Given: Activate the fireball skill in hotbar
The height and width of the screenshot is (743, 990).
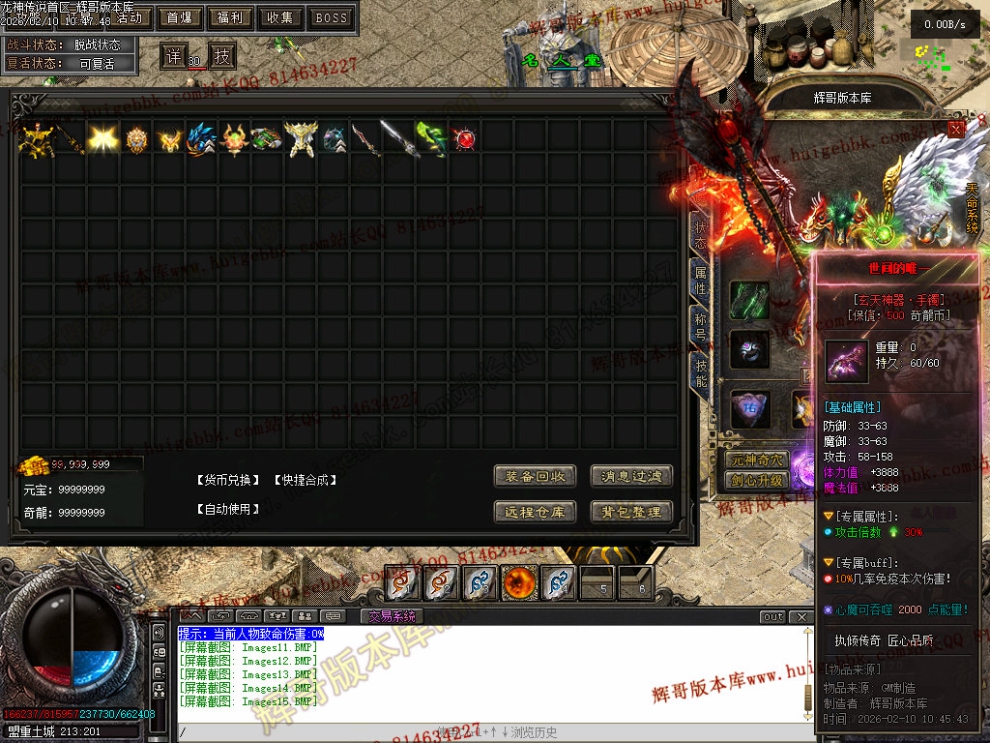Looking at the screenshot, I should pyautogui.click(x=520, y=582).
